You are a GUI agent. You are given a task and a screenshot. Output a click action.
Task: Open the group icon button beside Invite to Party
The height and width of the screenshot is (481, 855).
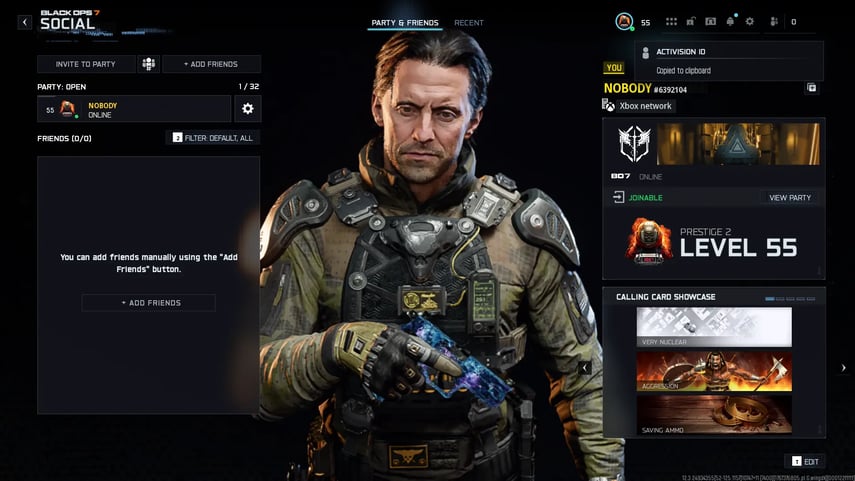pos(148,64)
